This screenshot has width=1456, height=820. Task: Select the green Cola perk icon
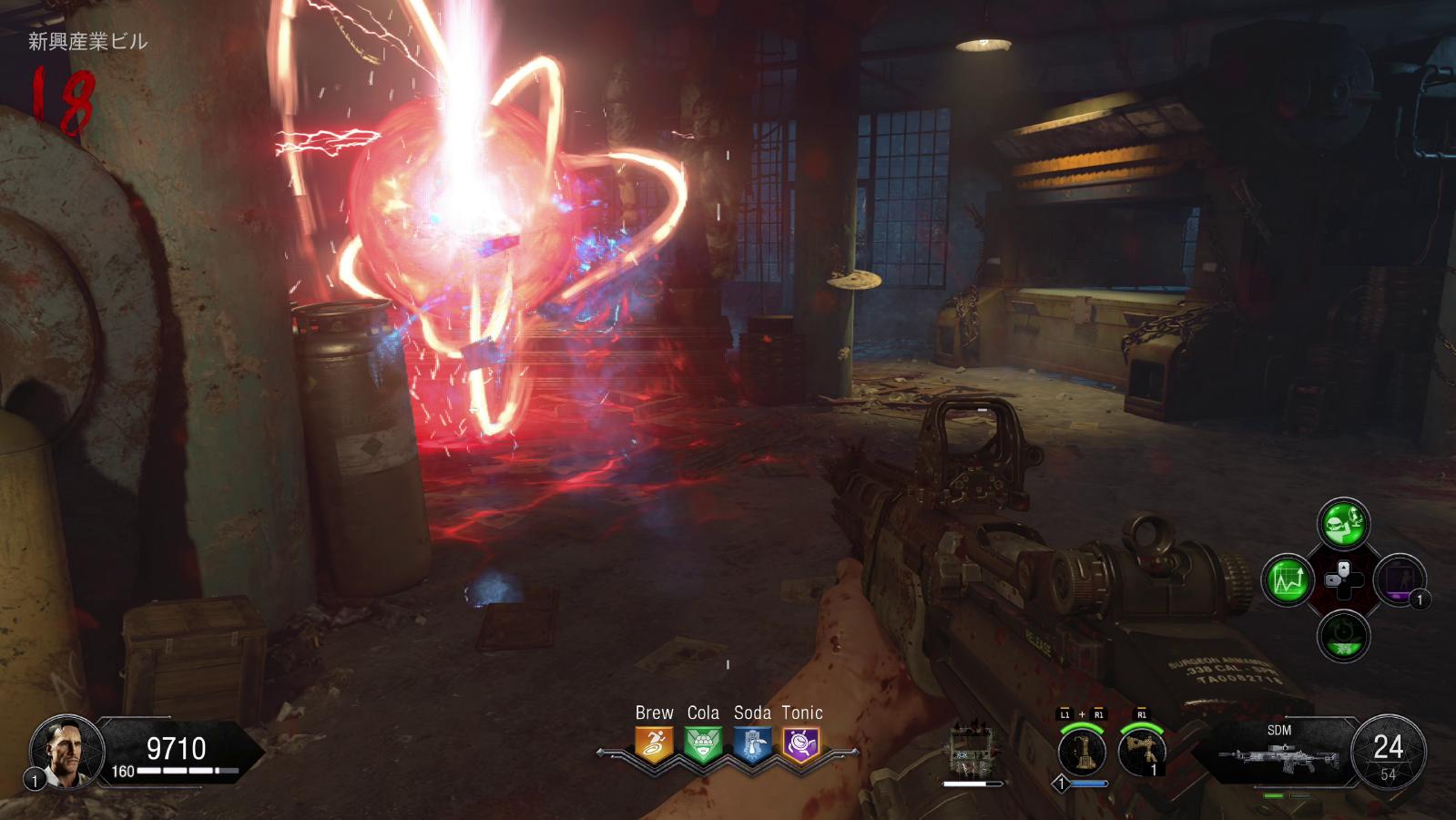(703, 744)
